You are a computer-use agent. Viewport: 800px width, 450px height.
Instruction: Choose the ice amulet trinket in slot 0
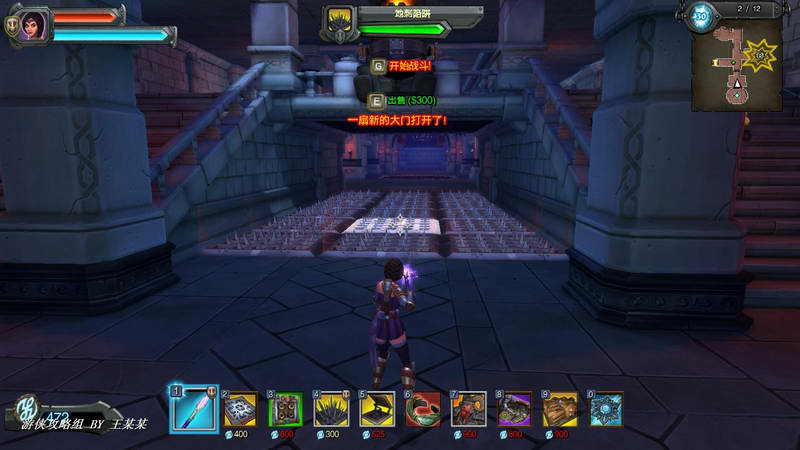tap(607, 409)
